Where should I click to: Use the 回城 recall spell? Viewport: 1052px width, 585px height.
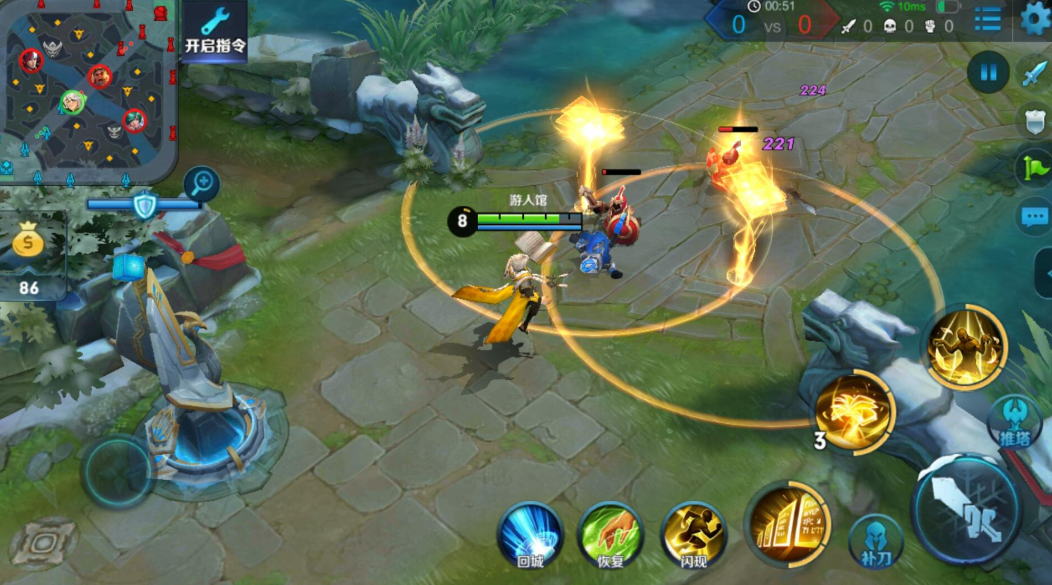click(530, 535)
